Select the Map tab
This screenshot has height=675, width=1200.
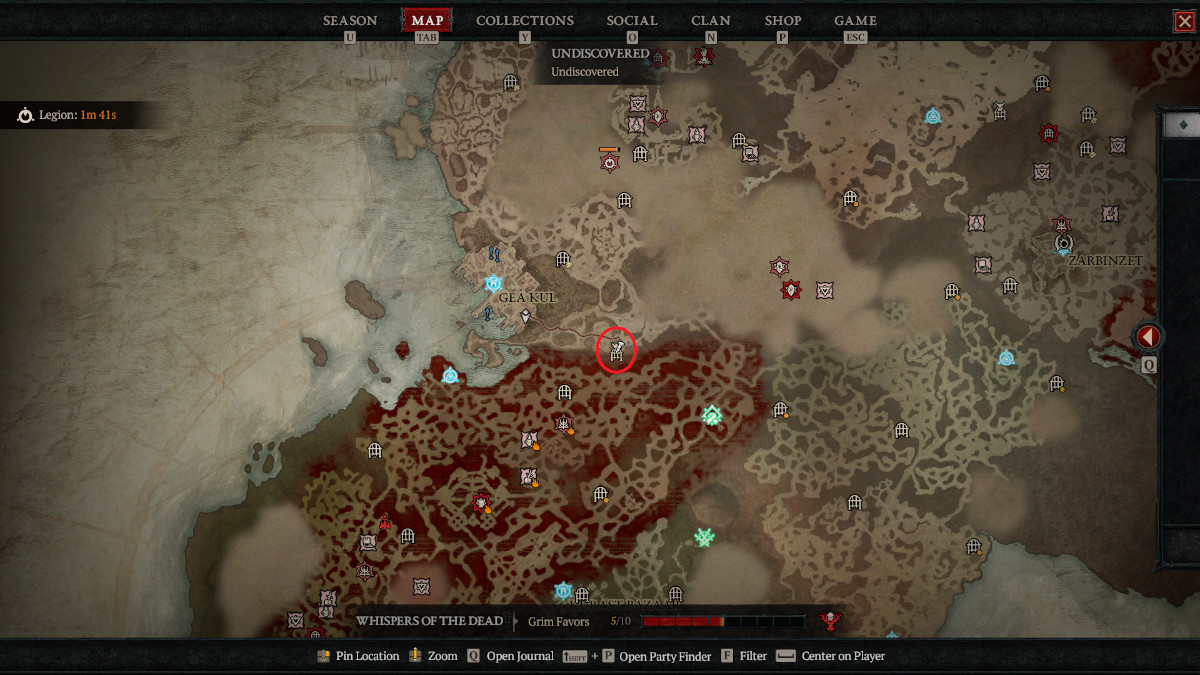(x=427, y=20)
